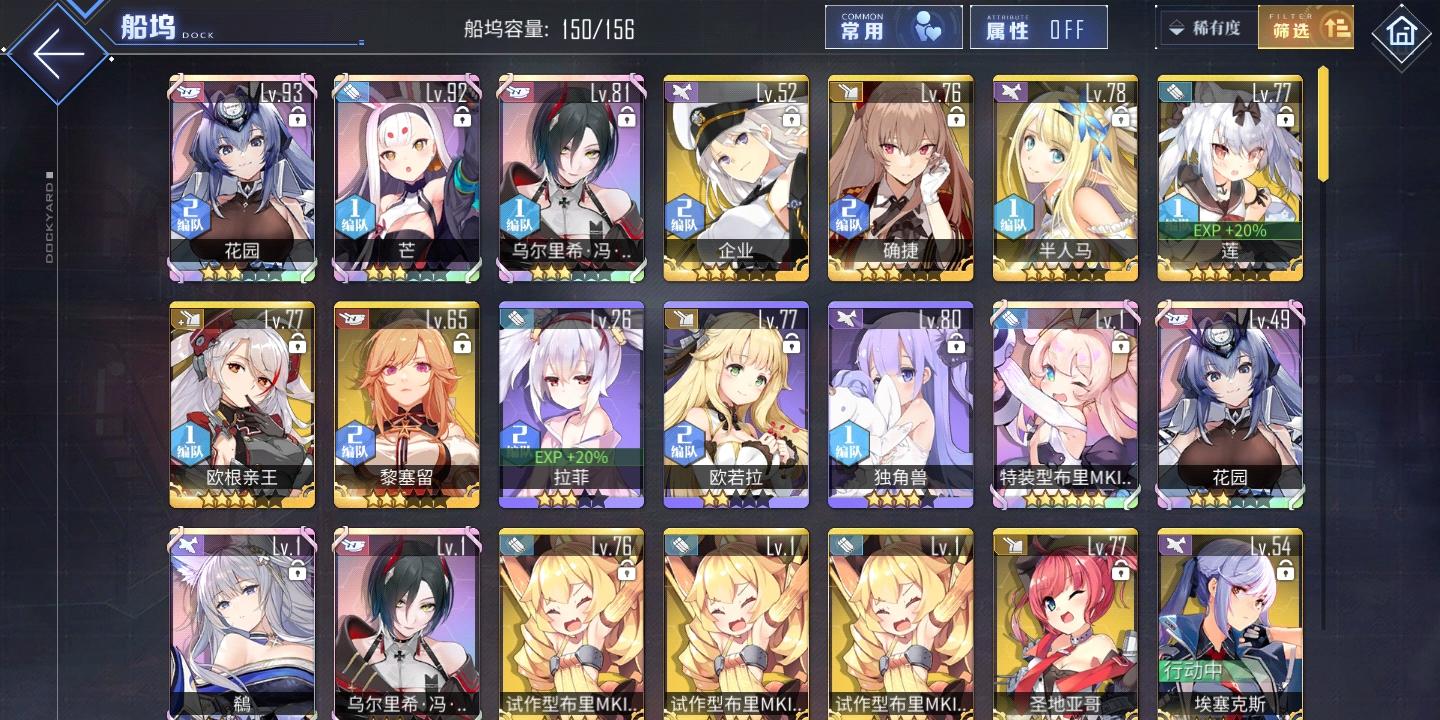Click the filter icon inside the 筛选 button
The image size is (1440, 720).
point(1335,26)
